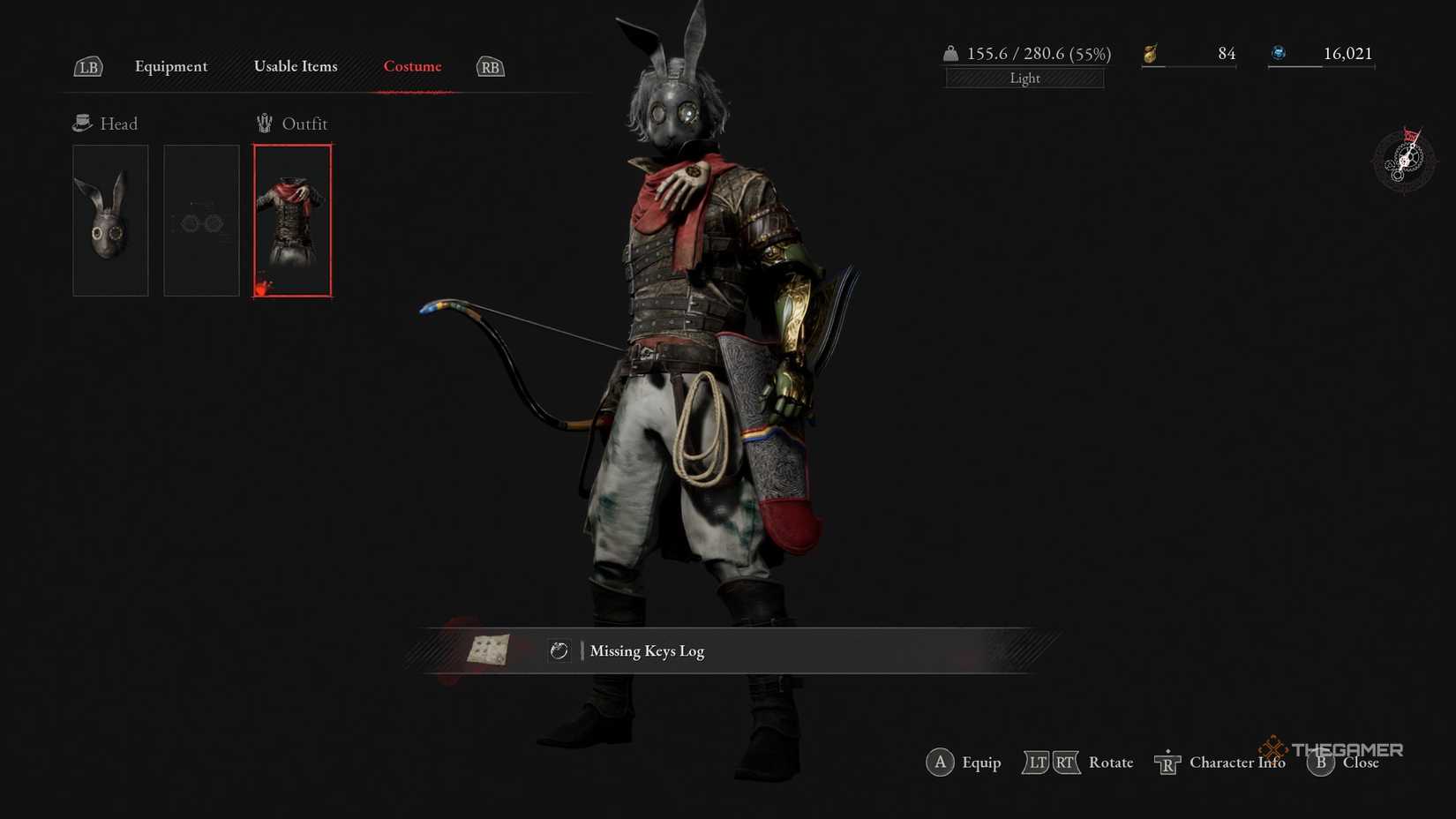Image resolution: width=1456 pixels, height=819 pixels.
Task: Open Character Info via the R prompt
Action: [x=1167, y=762]
